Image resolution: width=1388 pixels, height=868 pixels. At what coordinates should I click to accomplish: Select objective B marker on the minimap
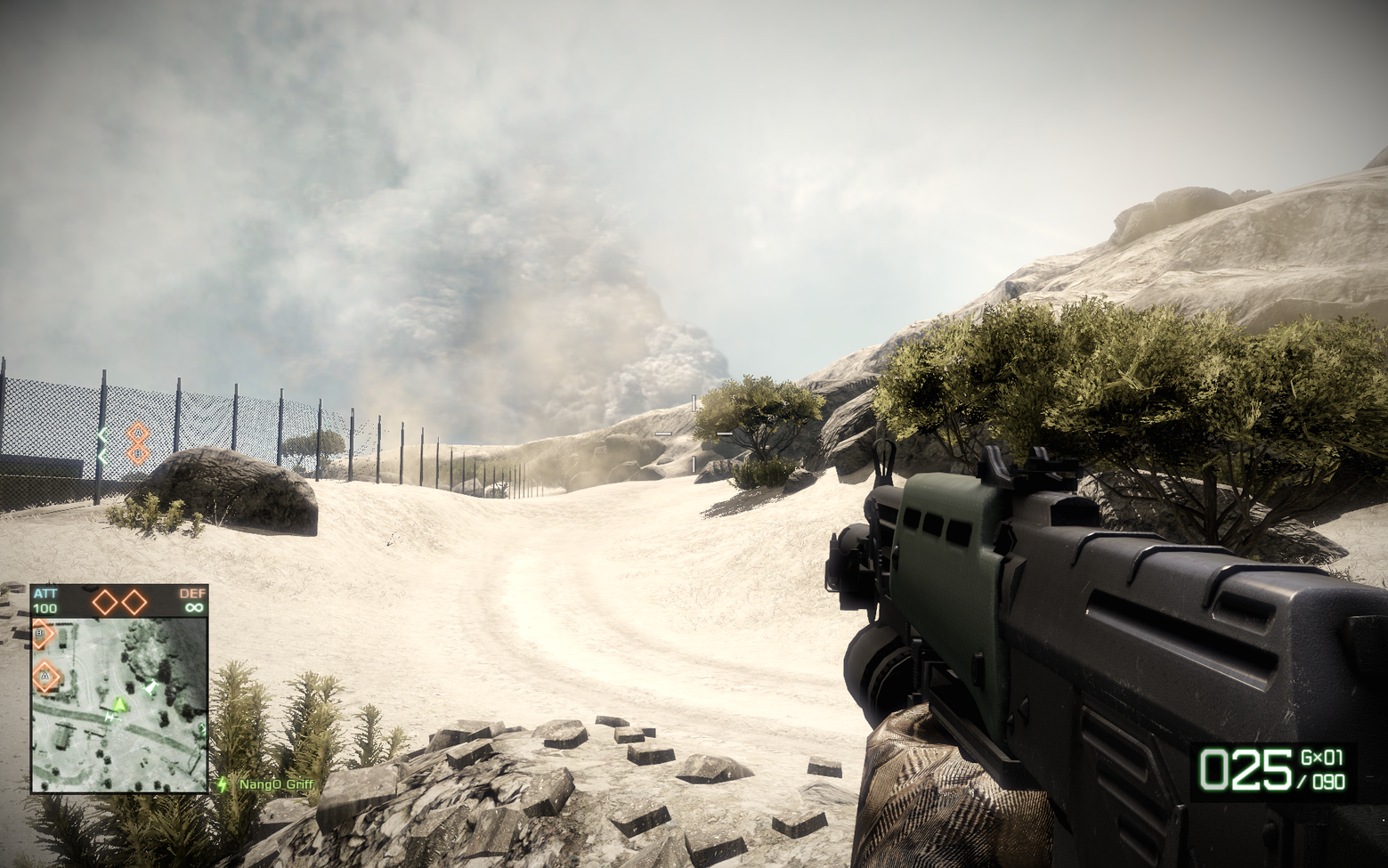pyautogui.click(x=41, y=634)
